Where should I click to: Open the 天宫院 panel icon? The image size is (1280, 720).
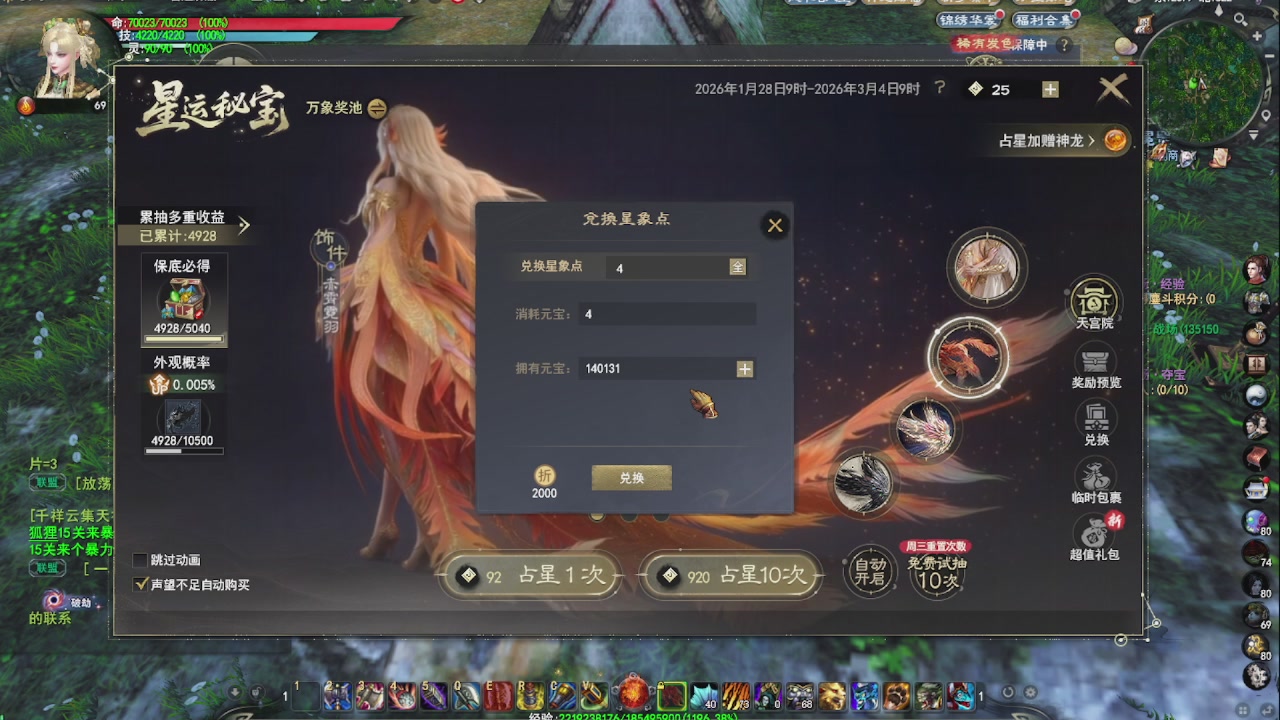click(1095, 302)
